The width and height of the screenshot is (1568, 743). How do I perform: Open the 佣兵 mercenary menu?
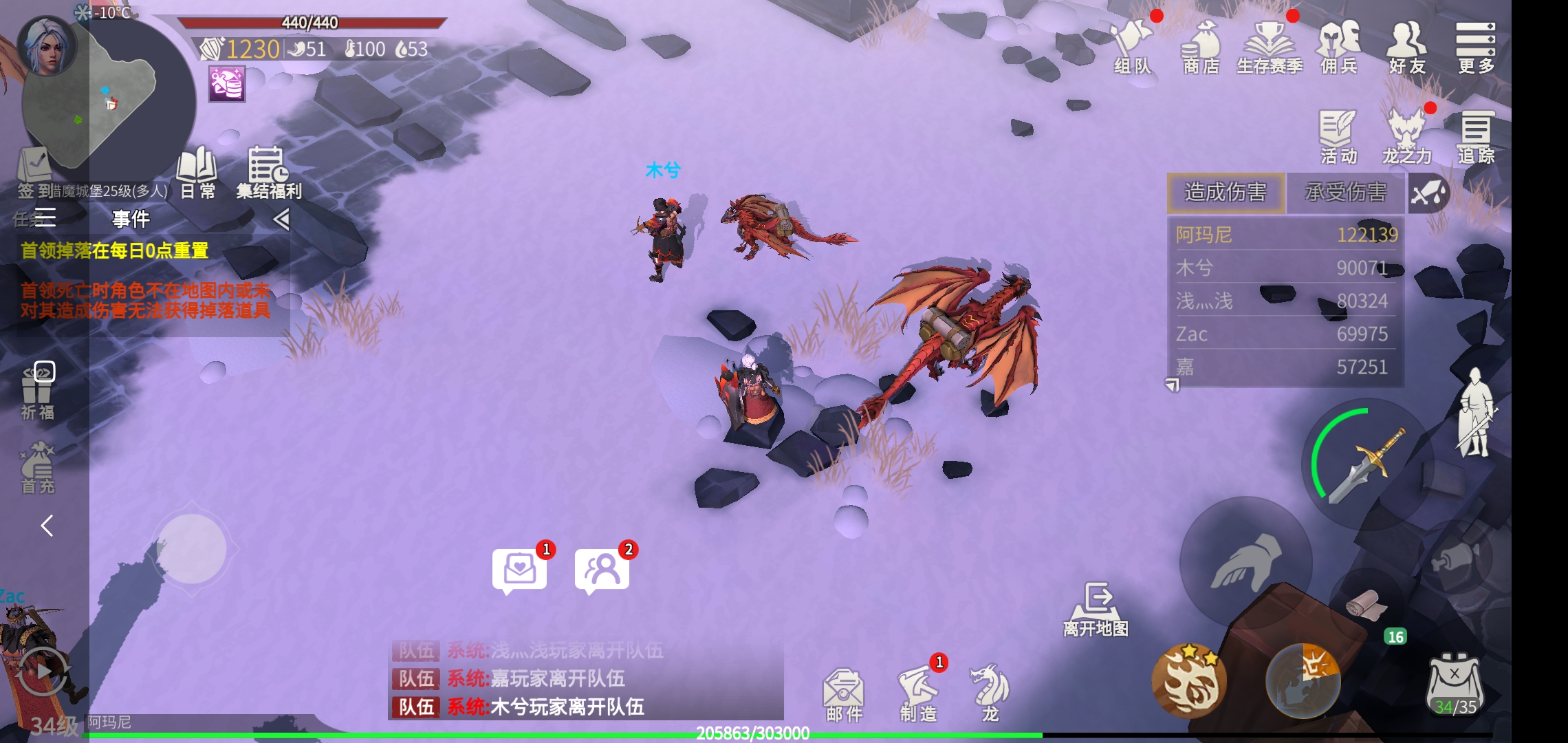1338,46
